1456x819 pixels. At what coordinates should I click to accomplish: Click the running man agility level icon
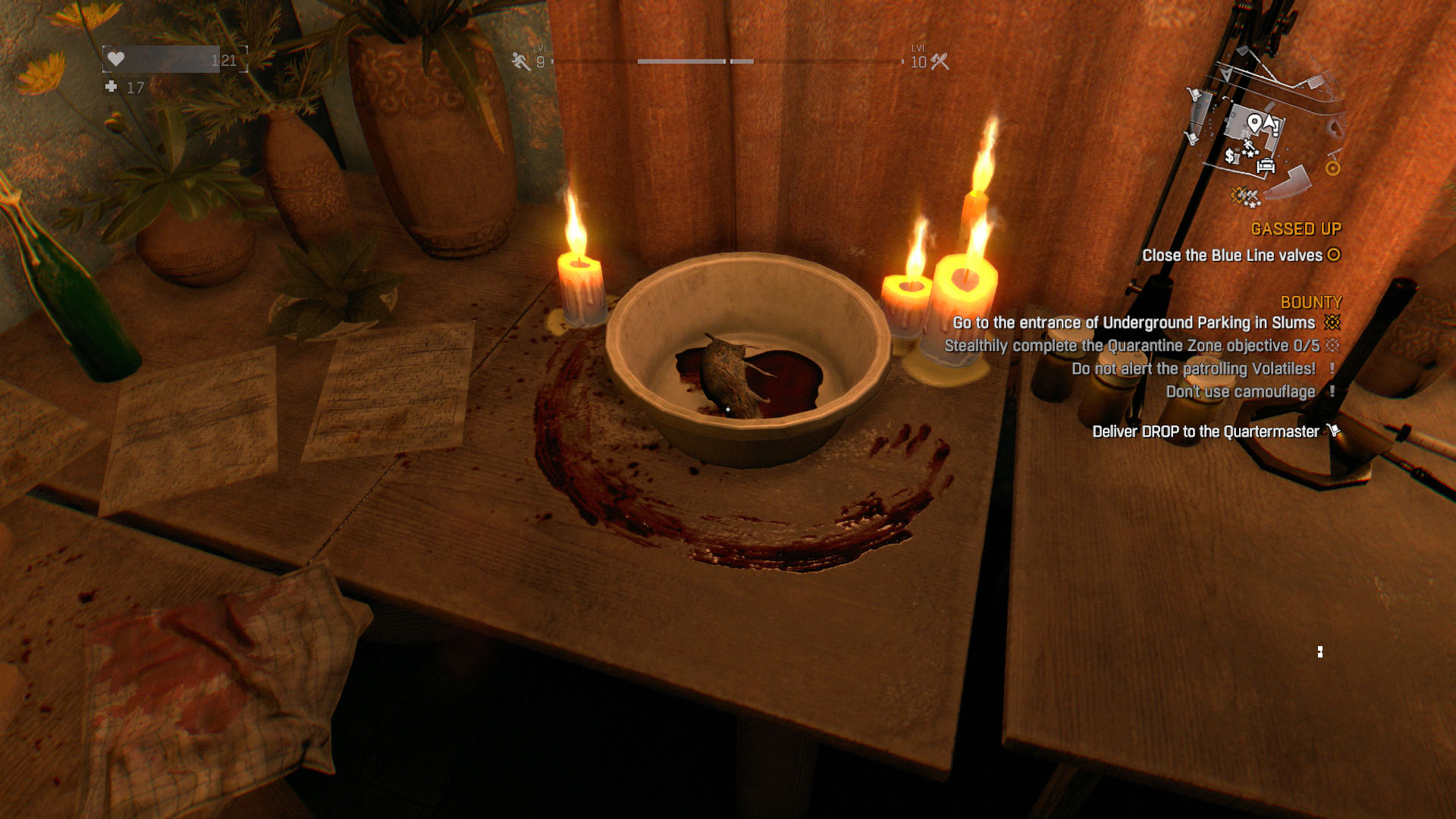(521, 61)
